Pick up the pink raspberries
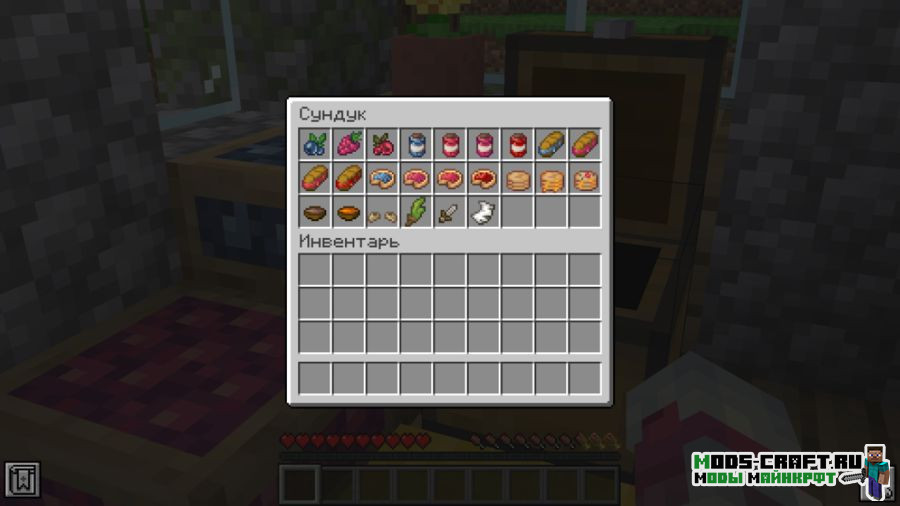 [349, 144]
